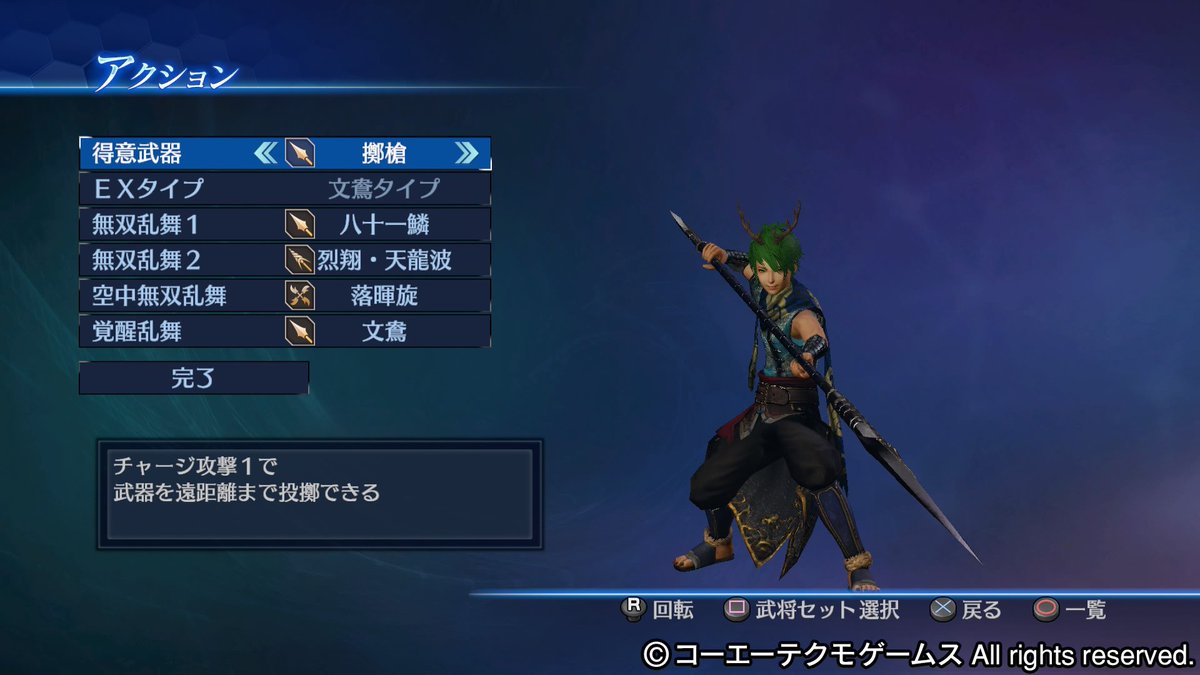Select the EXタイプ row
Image resolution: width=1200 pixels, height=675 pixels.
(285, 188)
